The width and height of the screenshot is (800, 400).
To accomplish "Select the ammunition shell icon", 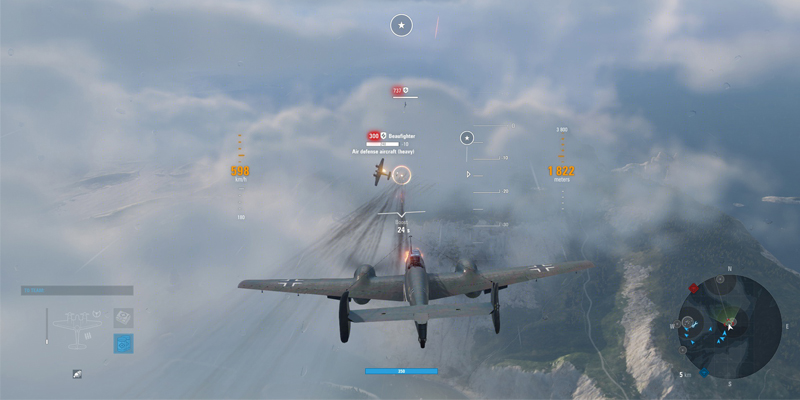I will click(77, 374).
